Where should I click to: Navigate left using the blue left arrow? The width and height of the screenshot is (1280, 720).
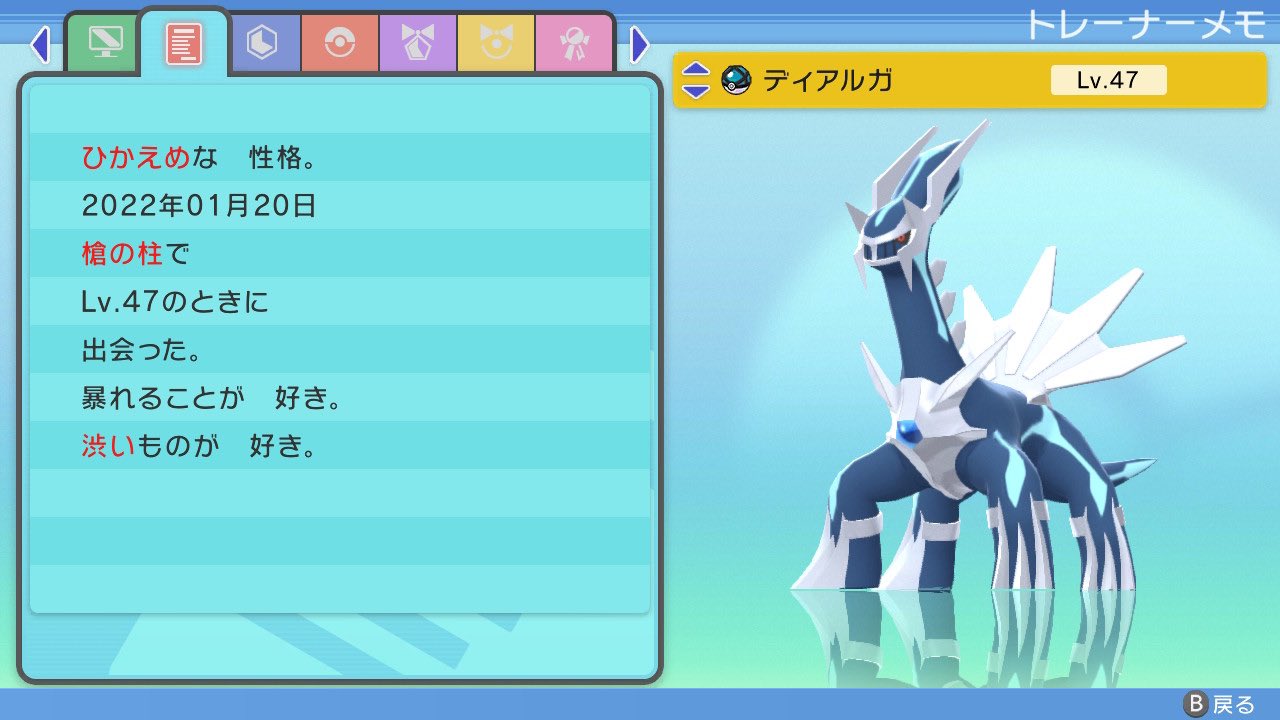[x=40, y=44]
